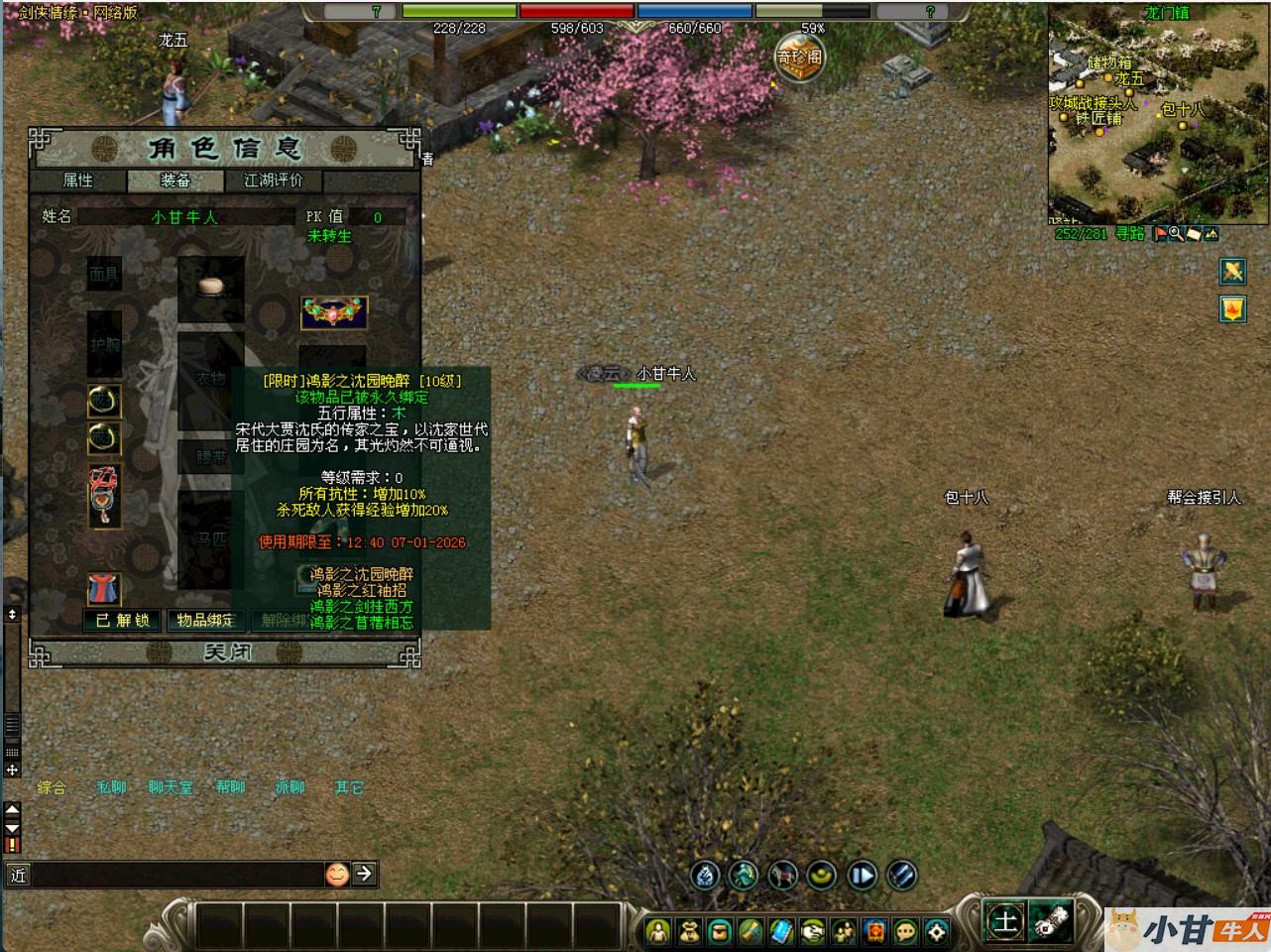Screen dimensions: 1271x952
Task: Switch chat channel to 帮聊
Action: point(231,787)
